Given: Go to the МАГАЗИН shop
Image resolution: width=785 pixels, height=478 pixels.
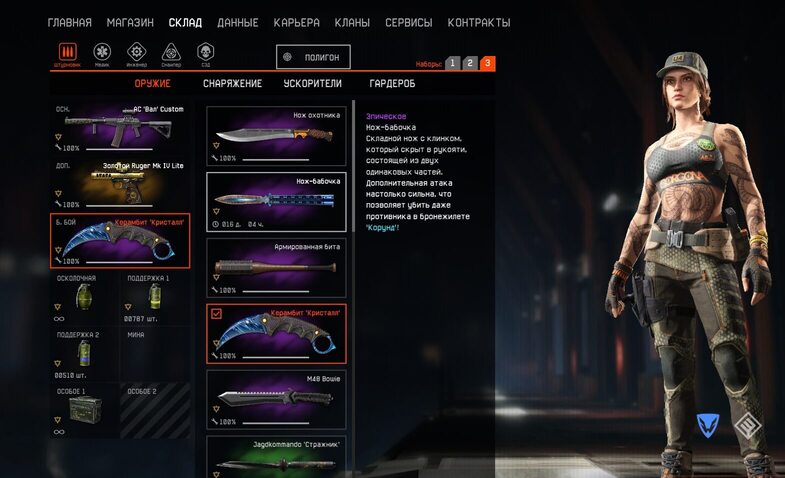Looking at the screenshot, I should [130, 22].
